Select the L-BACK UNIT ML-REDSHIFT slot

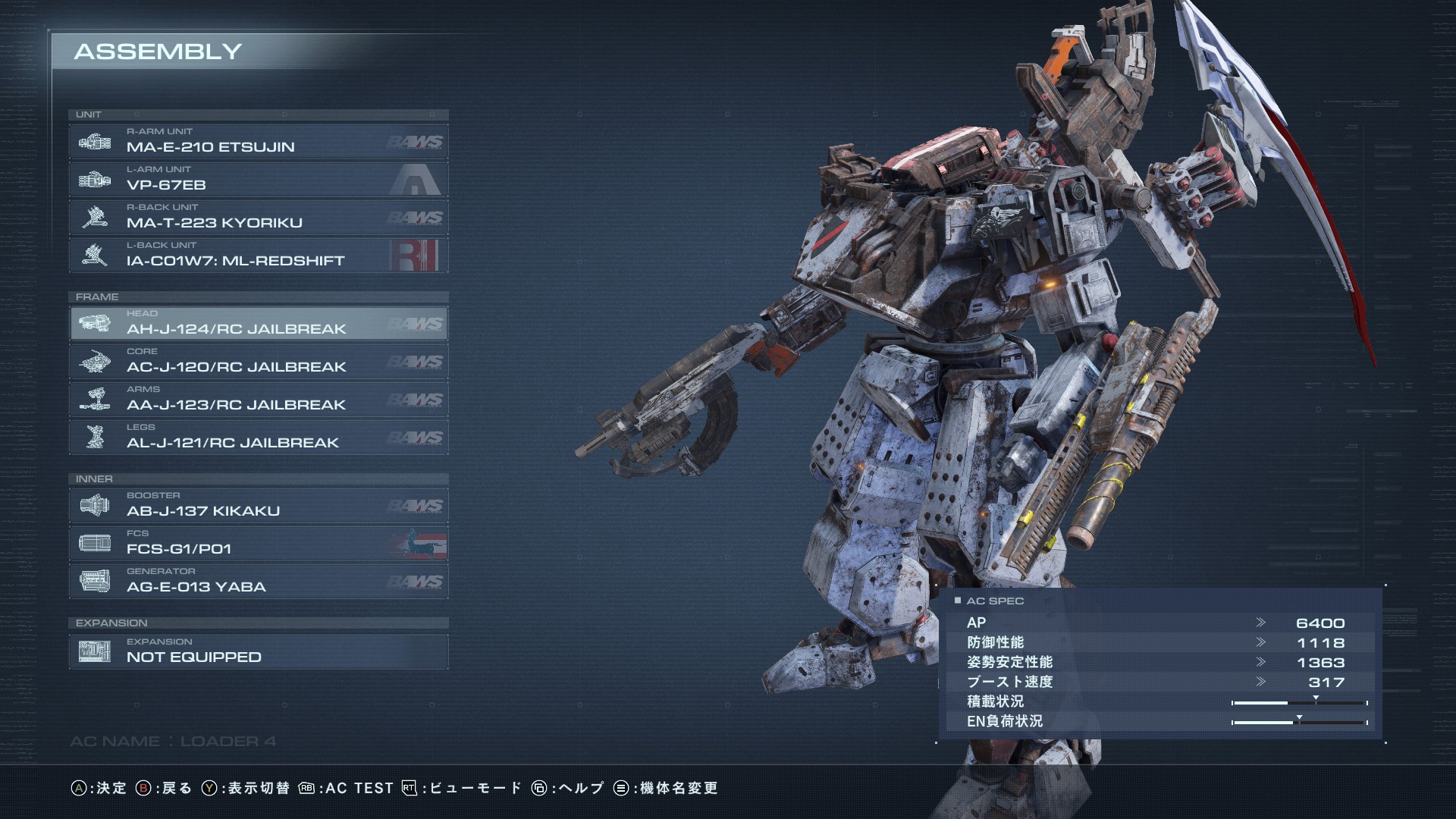(258, 256)
